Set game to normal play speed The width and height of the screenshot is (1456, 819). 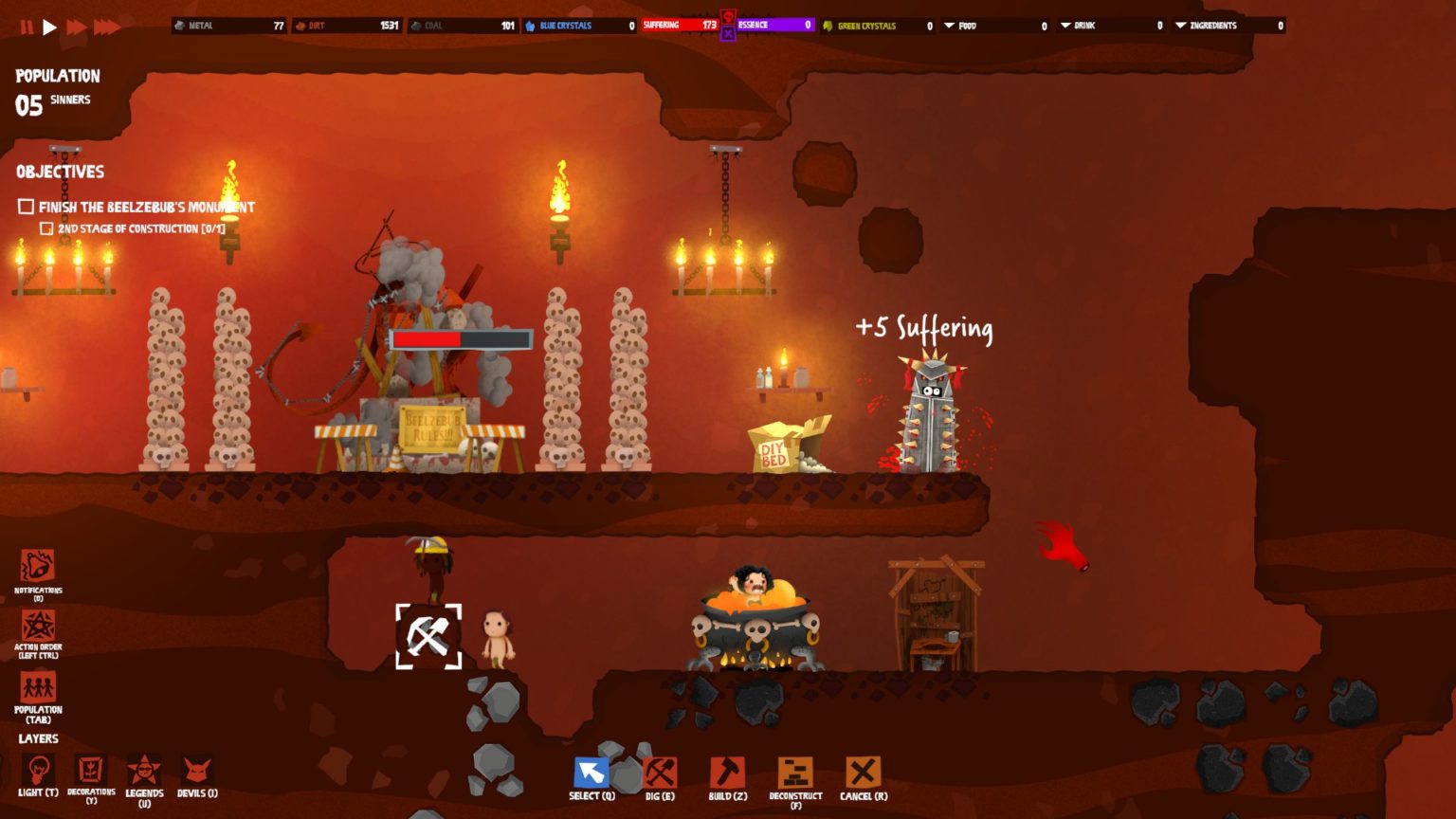pos(50,27)
